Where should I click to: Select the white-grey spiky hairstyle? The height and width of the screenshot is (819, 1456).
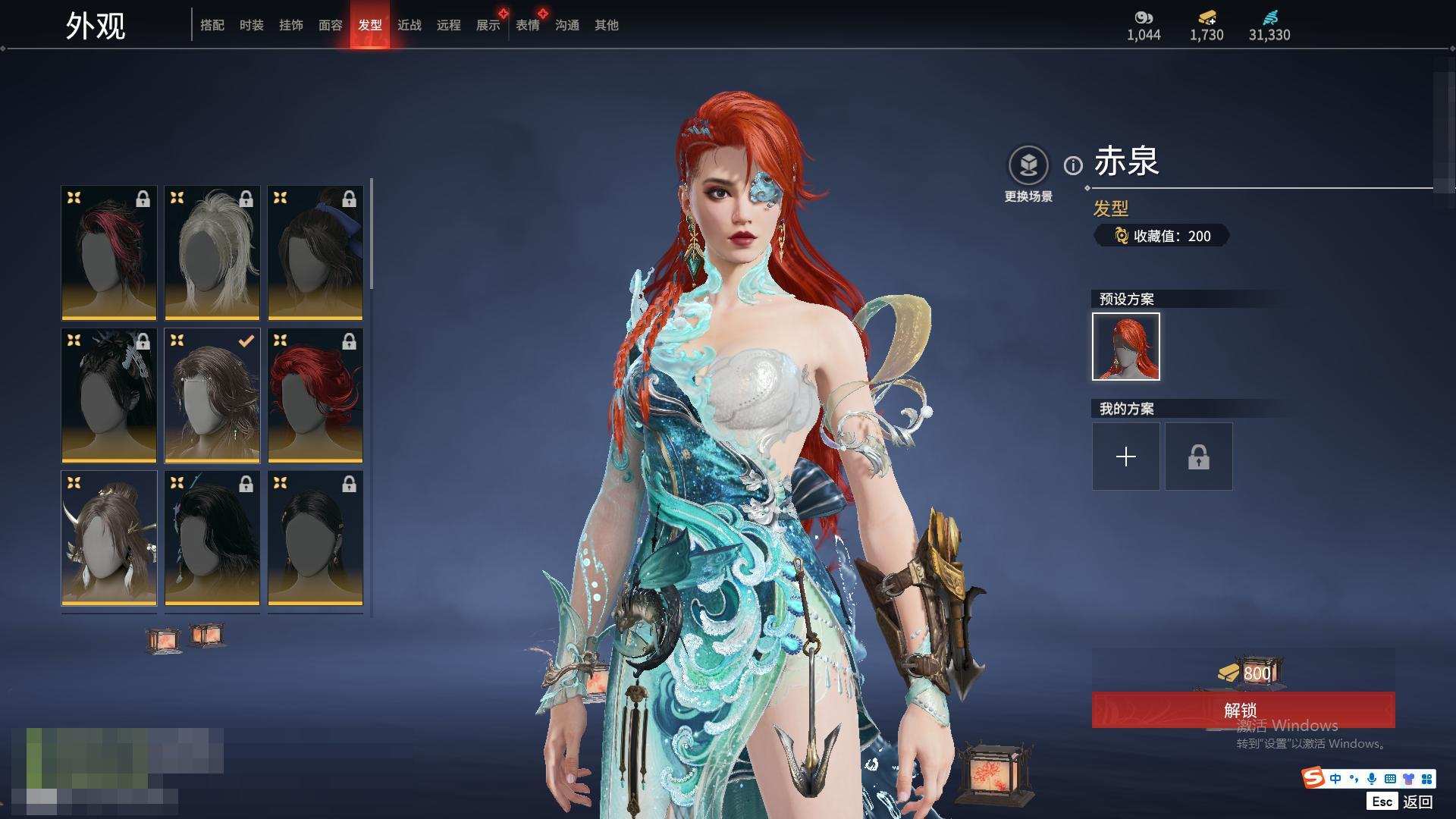[x=212, y=253]
